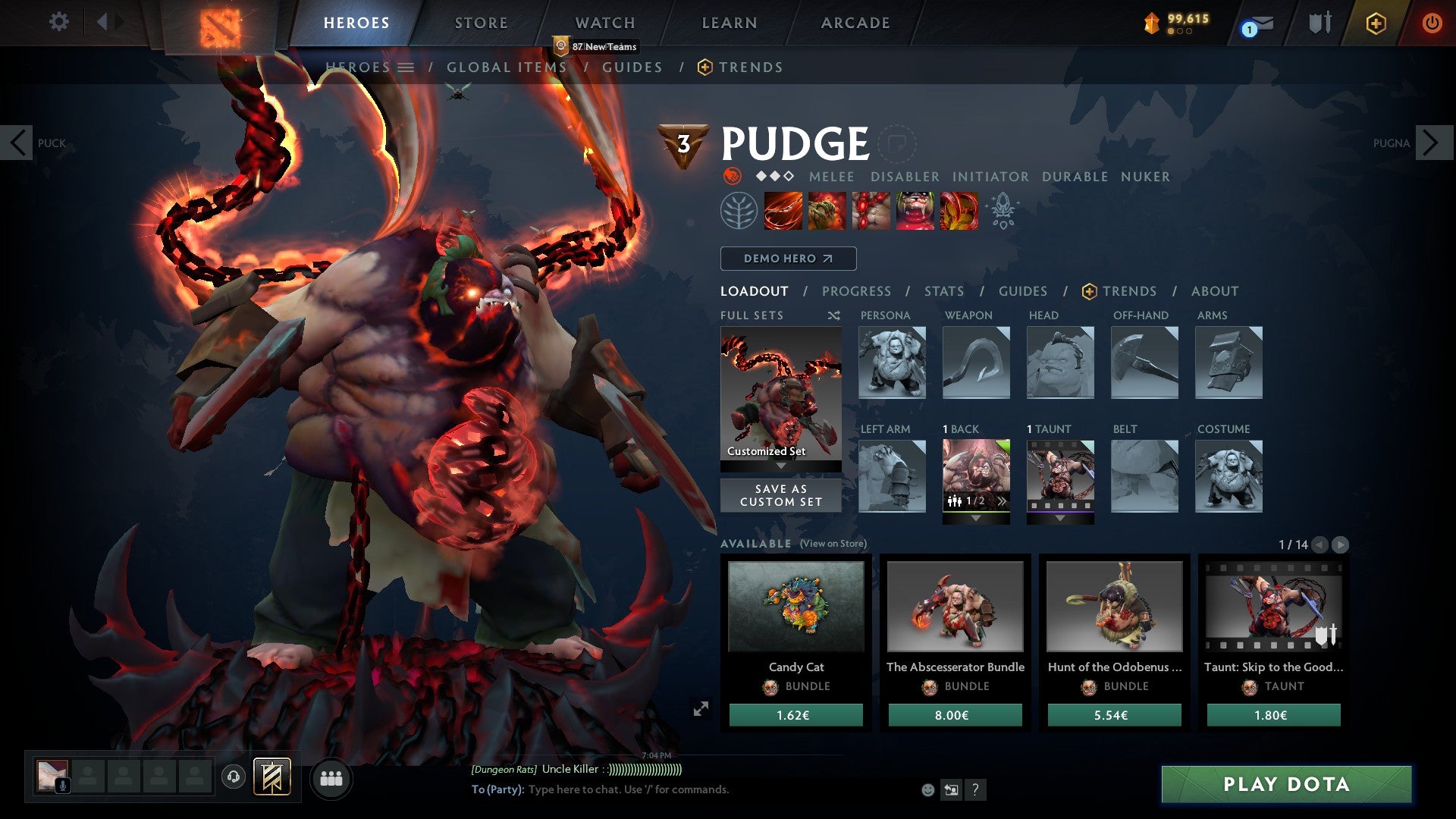Click the settings gear in the top-left corner
The height and width of the screenshot is (819, 1456).
click(58, 22)
